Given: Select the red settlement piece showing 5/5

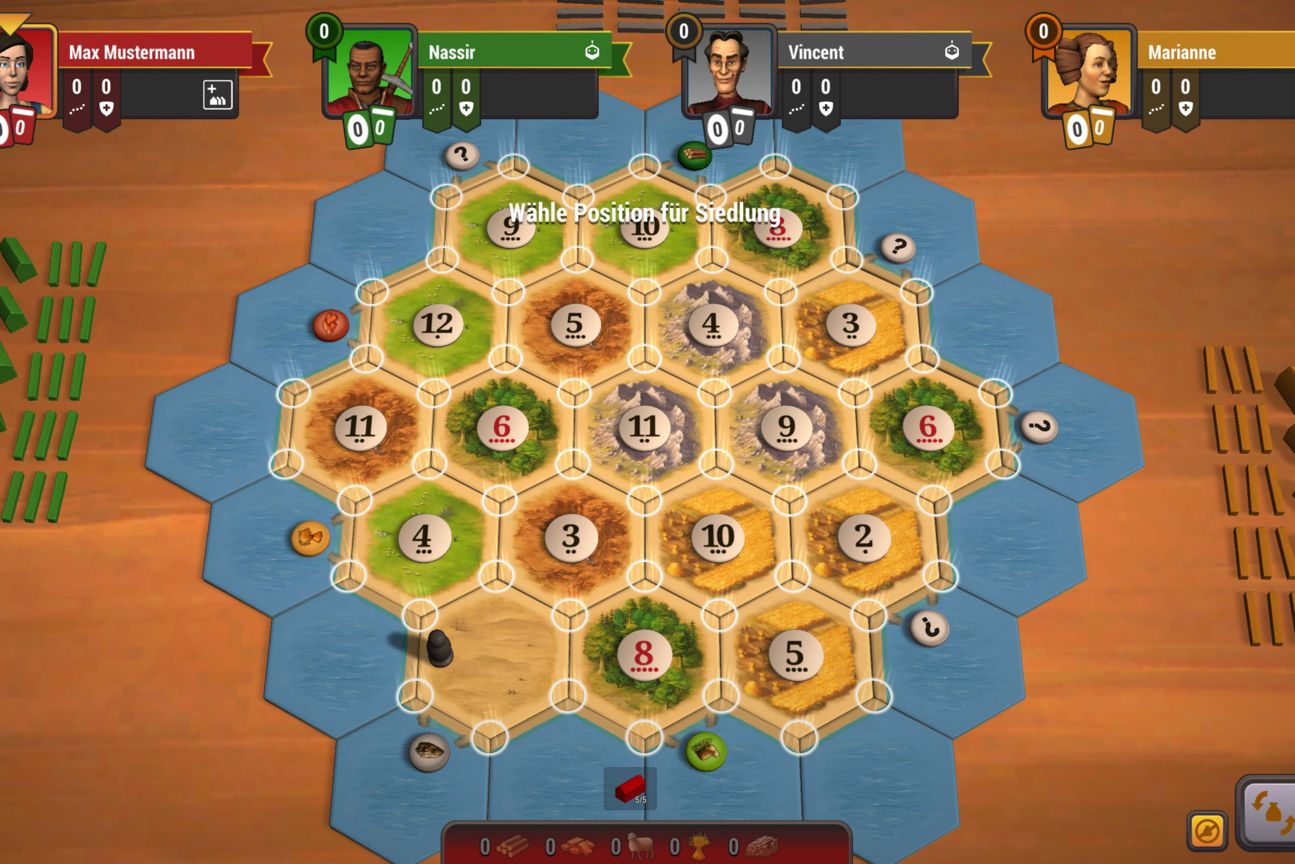Looking at the screenshot, I should 631,789.
